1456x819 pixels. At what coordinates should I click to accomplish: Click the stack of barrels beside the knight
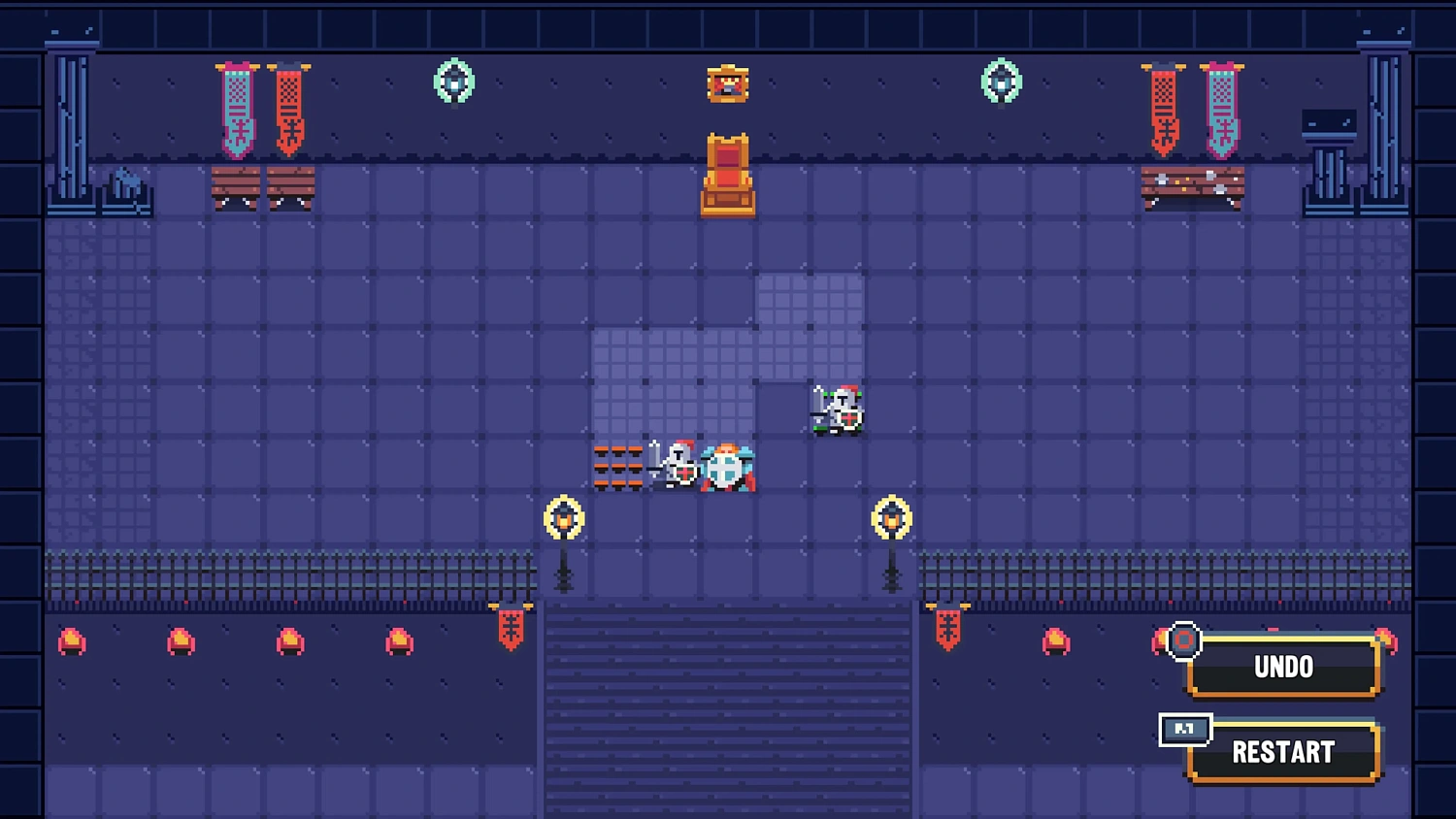point(618,466)
